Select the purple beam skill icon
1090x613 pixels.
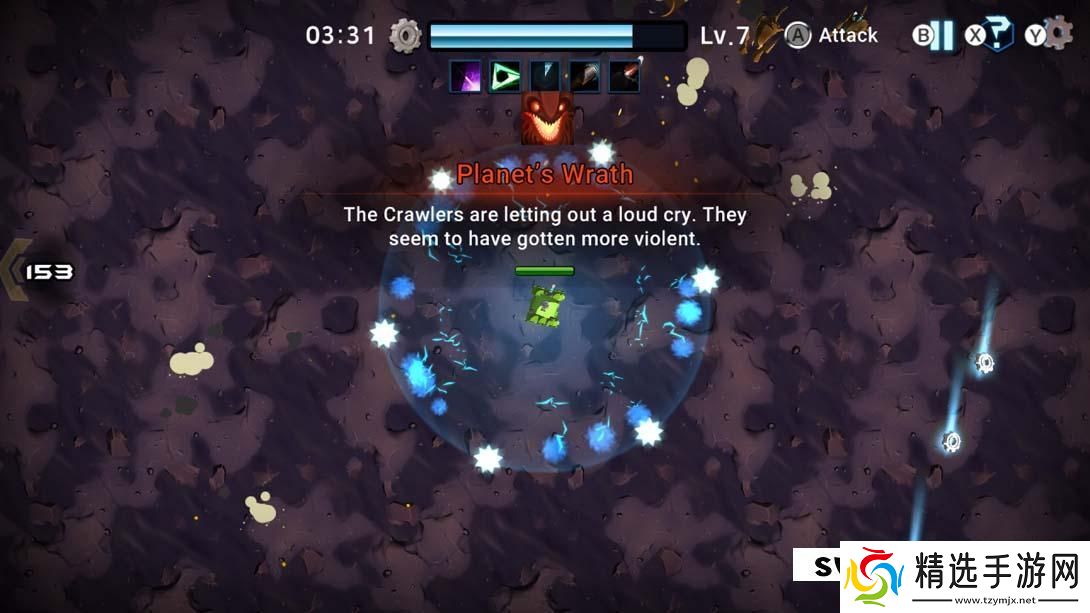(x=465, y=76)
